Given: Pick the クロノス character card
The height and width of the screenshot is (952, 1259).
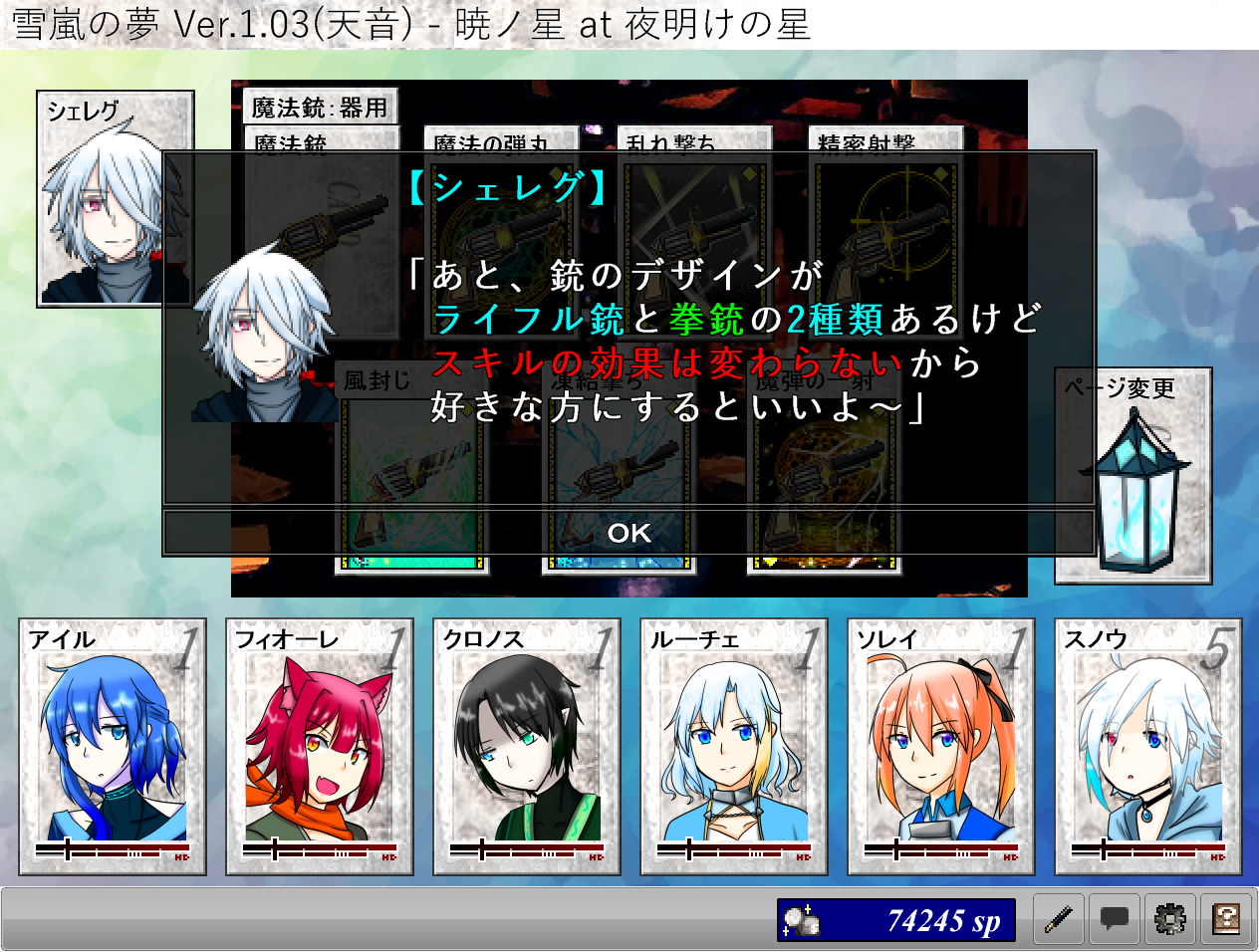Looking at the screenshot, I should pos(527,747).
